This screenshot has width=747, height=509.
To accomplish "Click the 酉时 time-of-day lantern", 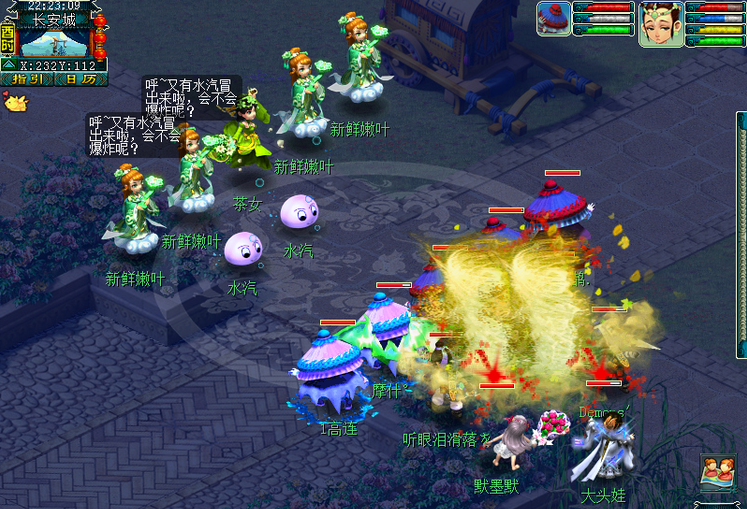I will tap(8, 38).
